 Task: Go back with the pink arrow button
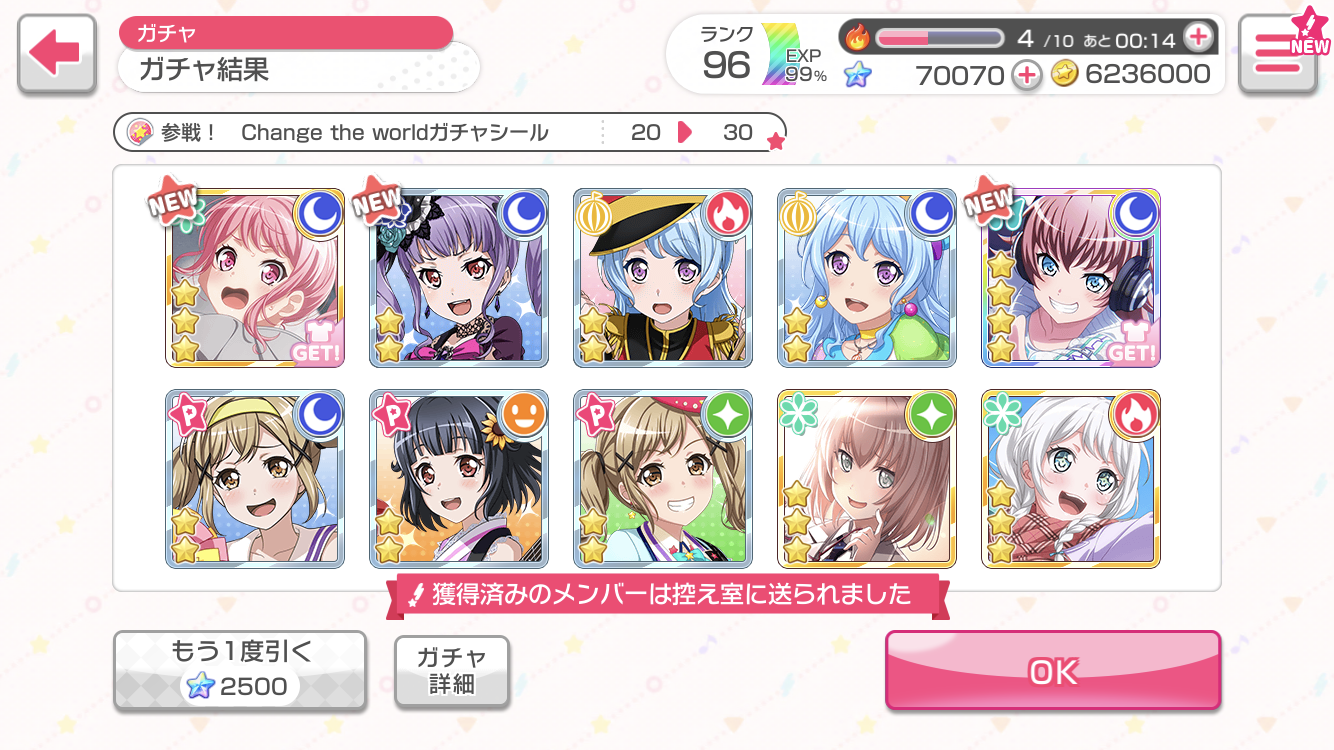(57, 55)
